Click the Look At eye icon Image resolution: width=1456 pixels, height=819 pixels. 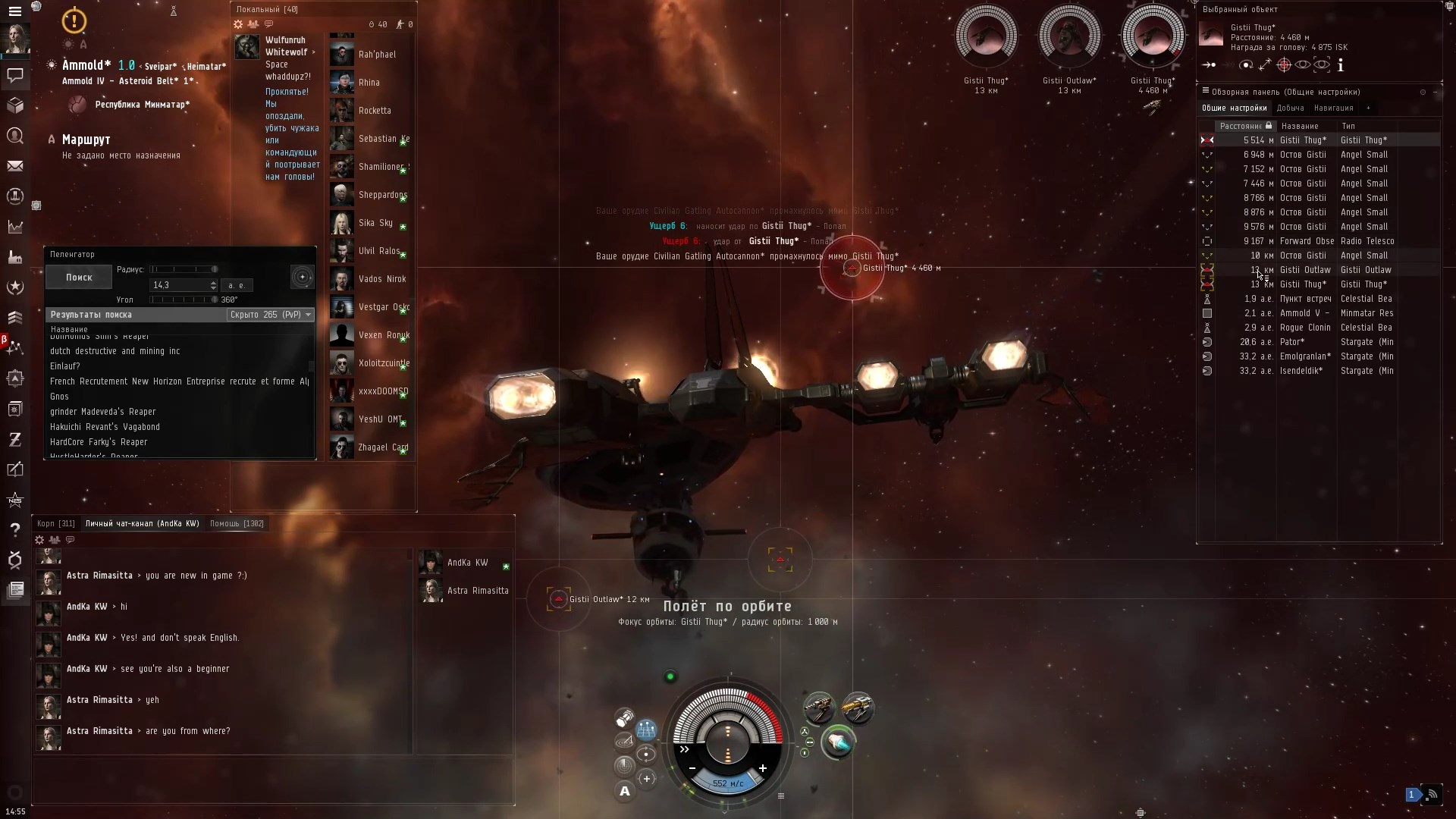[x=1303, y=65]
